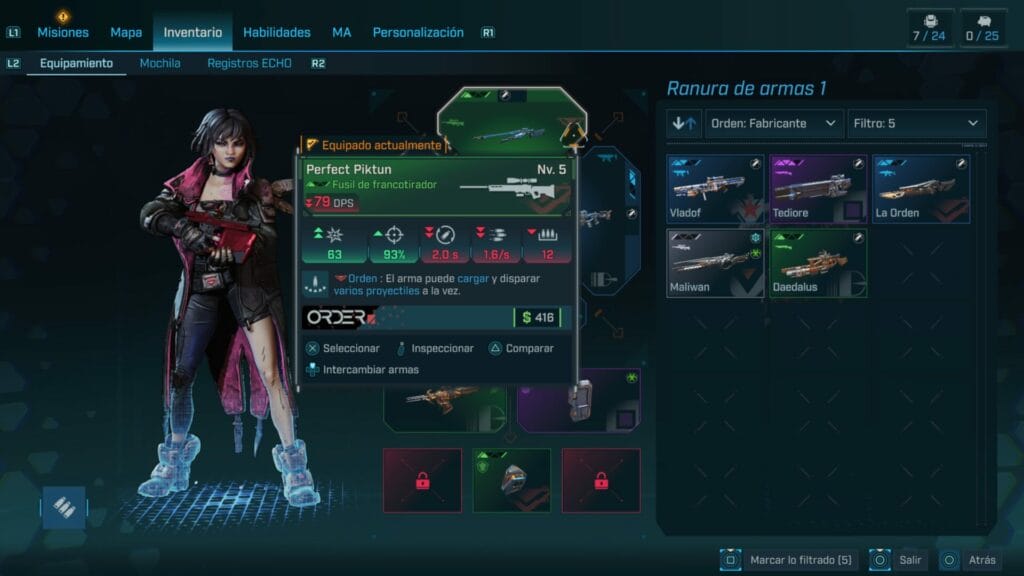This screenshot has width=1024, height=576.
Task: View the Registros ECHO sub-tab
Action: 249,63
